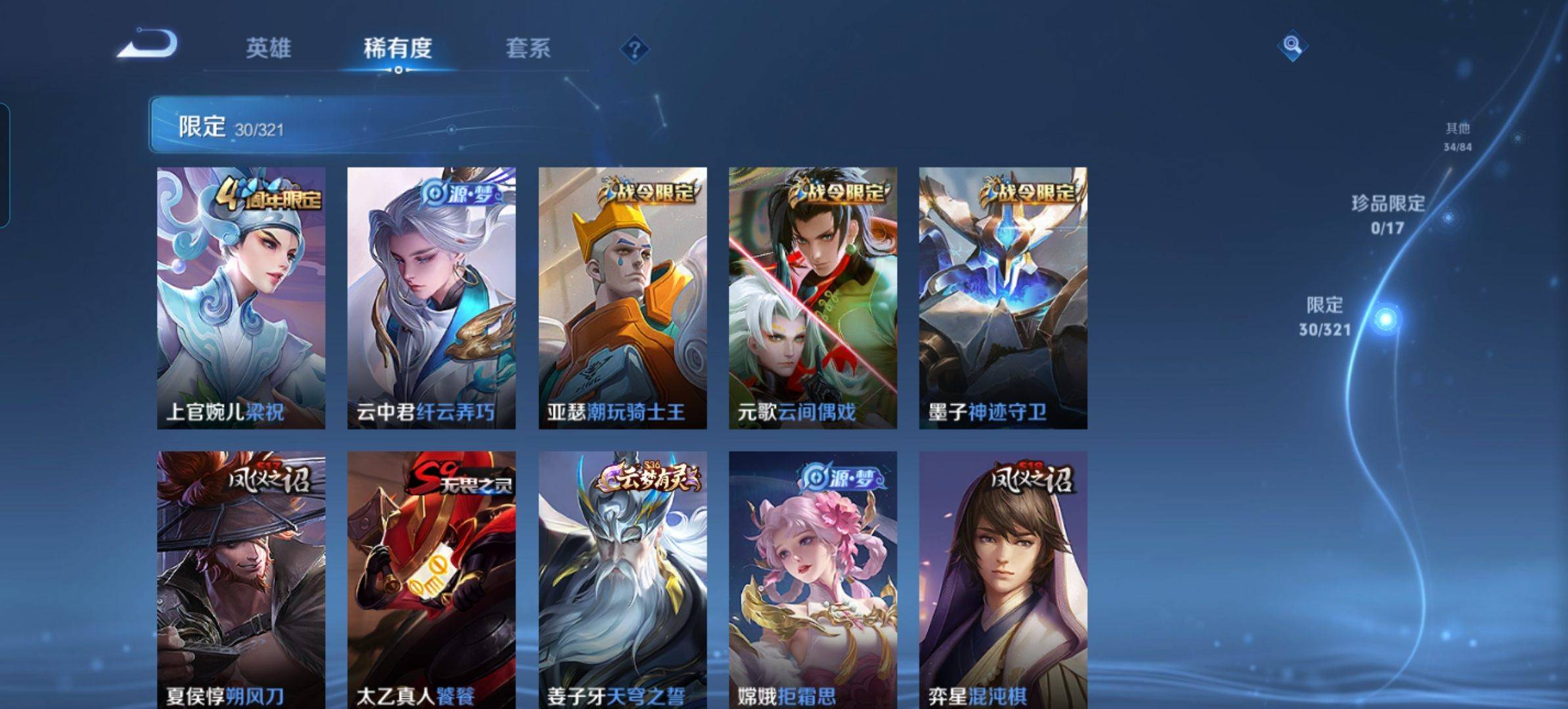Select the 上官婉儿 梁祝 skin card
This screenshot has width=1568, height=709.
241,298
